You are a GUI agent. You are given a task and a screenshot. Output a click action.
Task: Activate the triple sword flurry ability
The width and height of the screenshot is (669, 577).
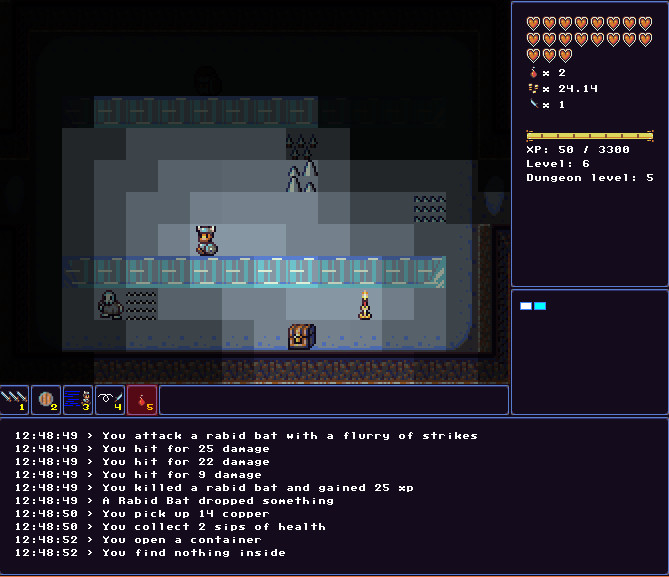14,400
